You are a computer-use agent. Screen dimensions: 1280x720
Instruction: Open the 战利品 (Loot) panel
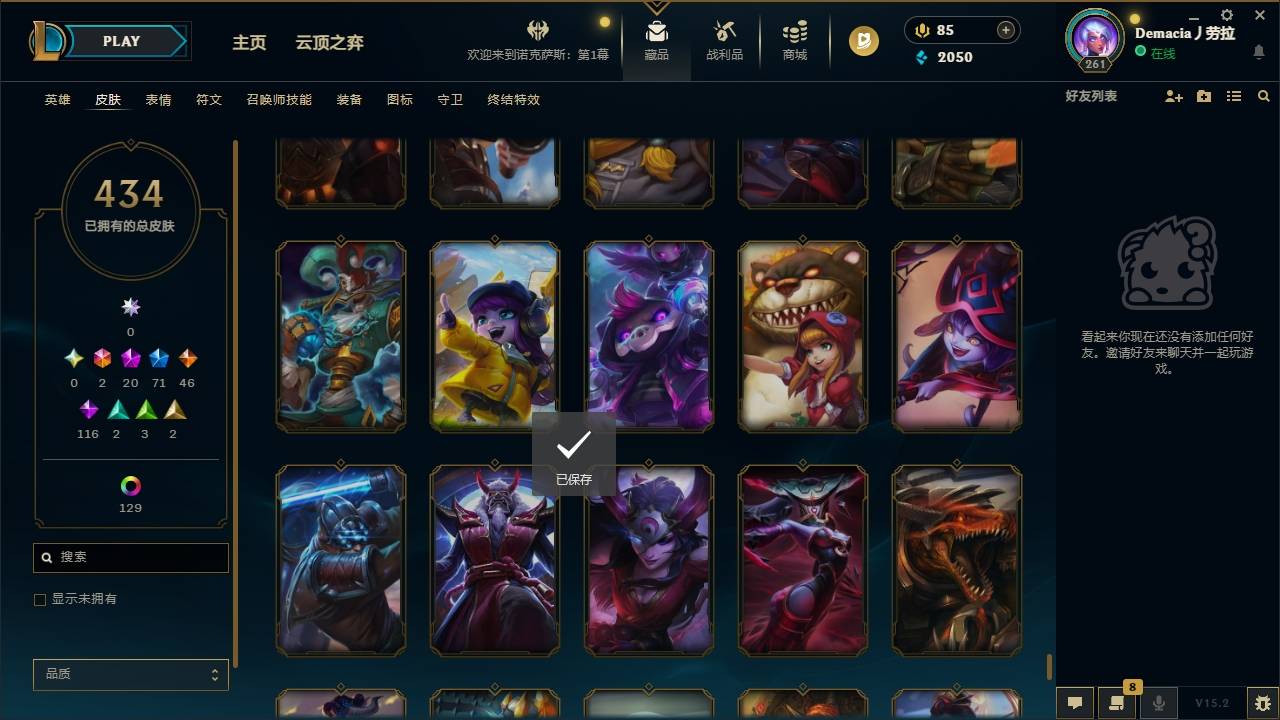[724, 42]
